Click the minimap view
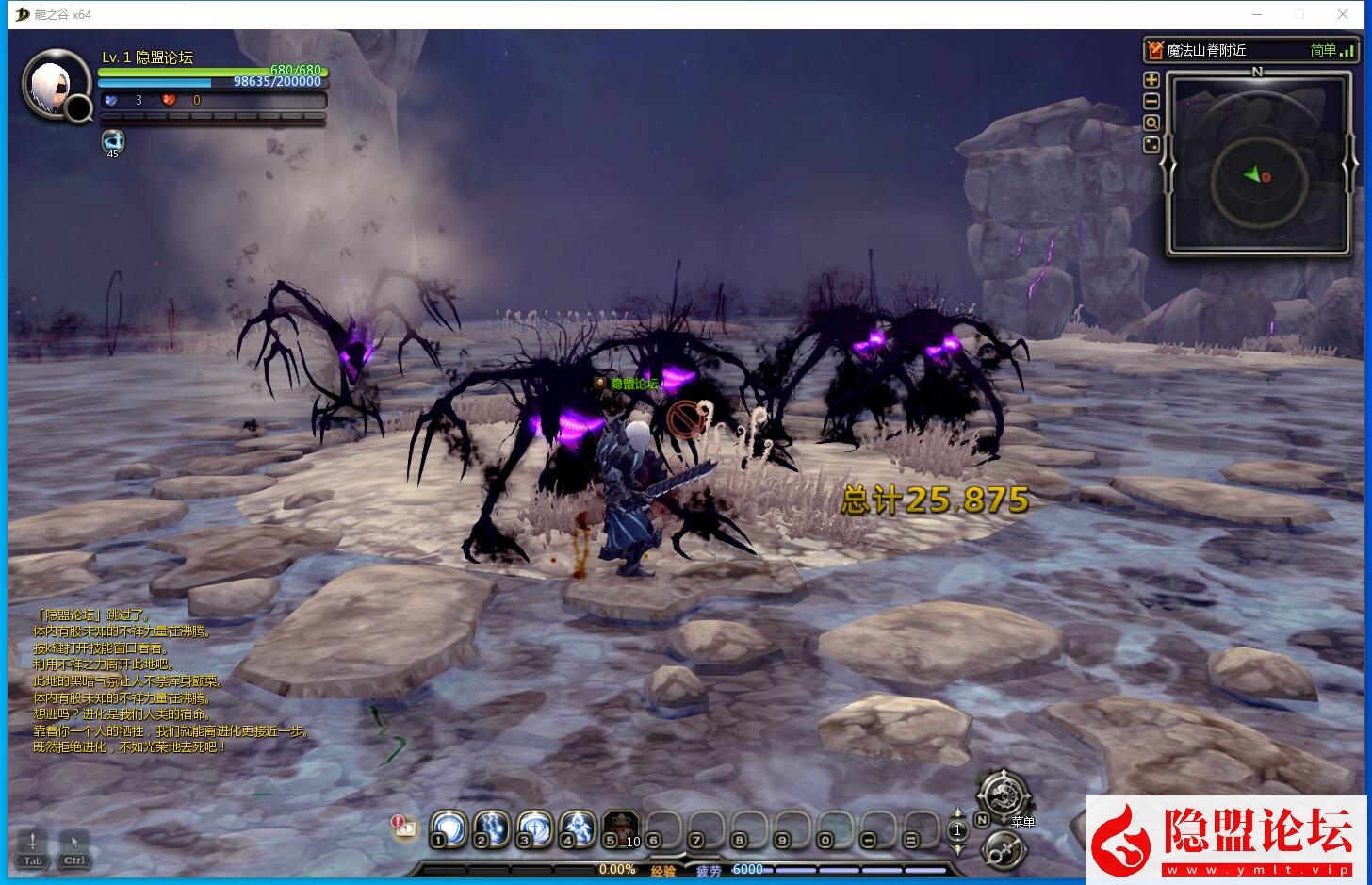 pyautogui.click(x=1258, y=164)
